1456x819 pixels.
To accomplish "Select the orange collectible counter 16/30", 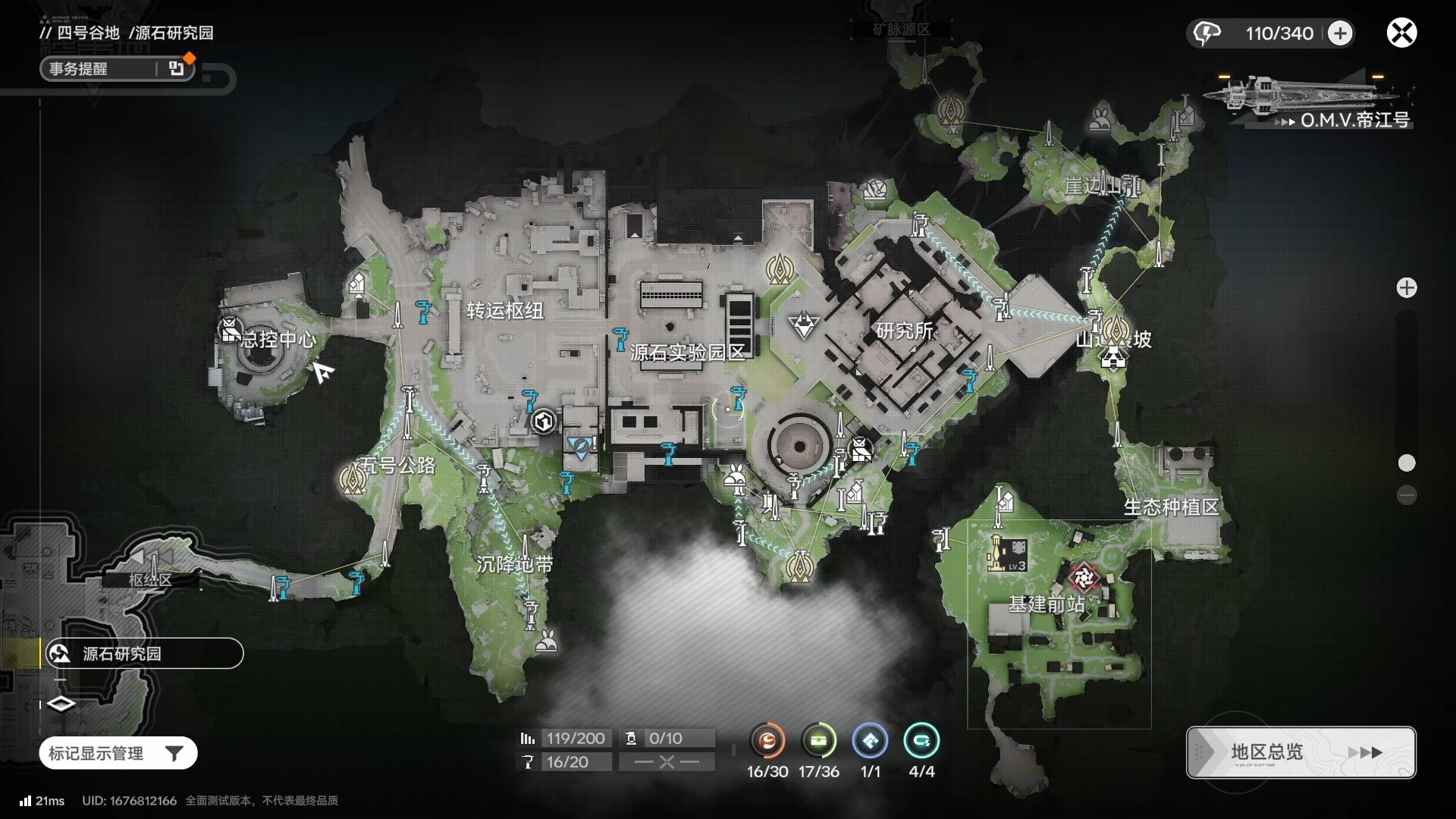I will point(767,741).
